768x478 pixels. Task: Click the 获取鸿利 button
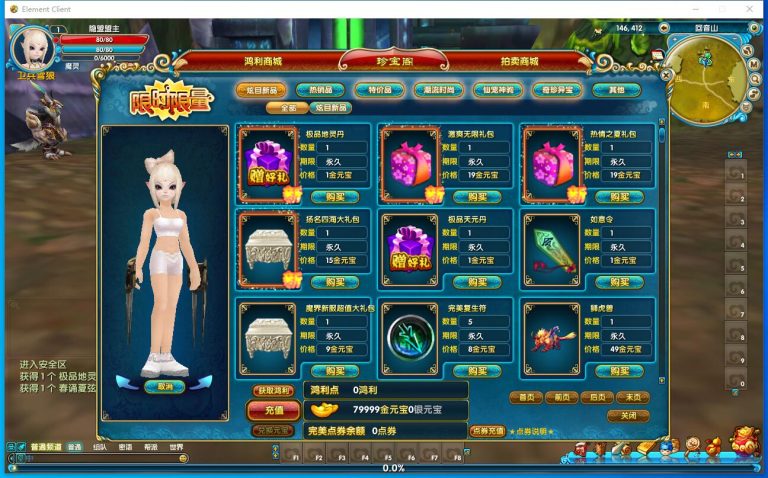pyautogui.click(x=273, y=391)
